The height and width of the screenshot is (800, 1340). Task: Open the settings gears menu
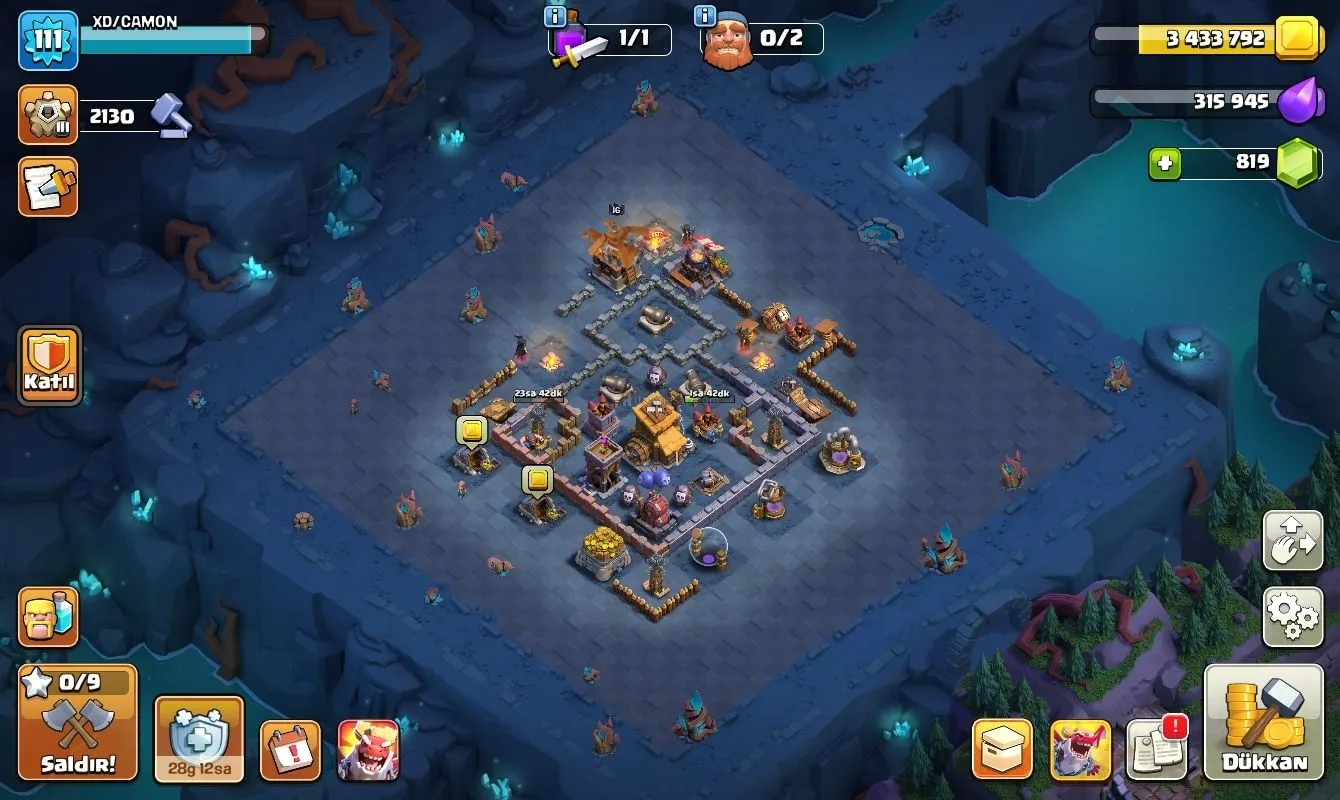click(x=1292, y=617)
